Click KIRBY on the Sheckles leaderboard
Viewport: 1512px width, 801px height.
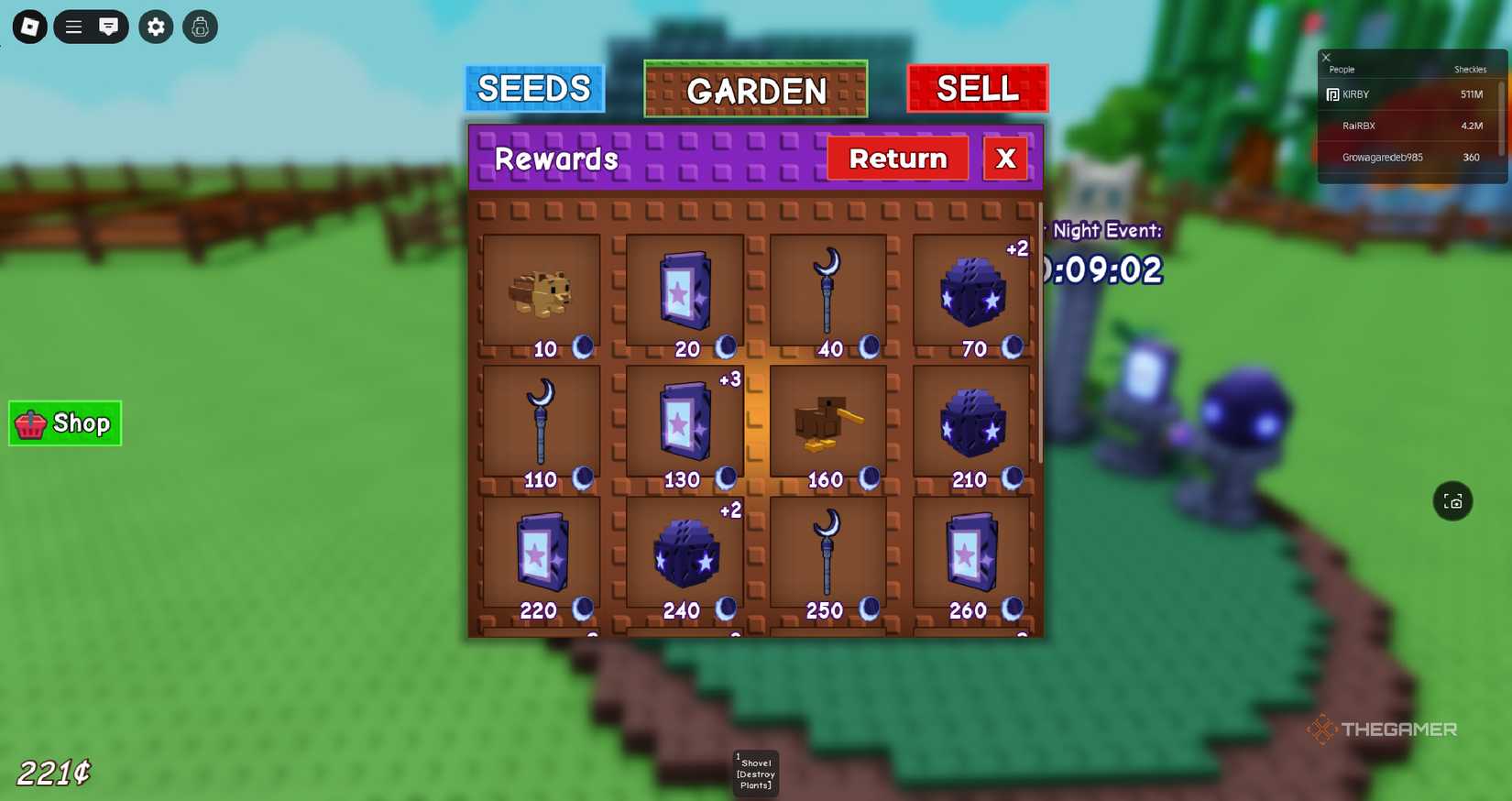pyautogui.click(x=1356, y=94)
